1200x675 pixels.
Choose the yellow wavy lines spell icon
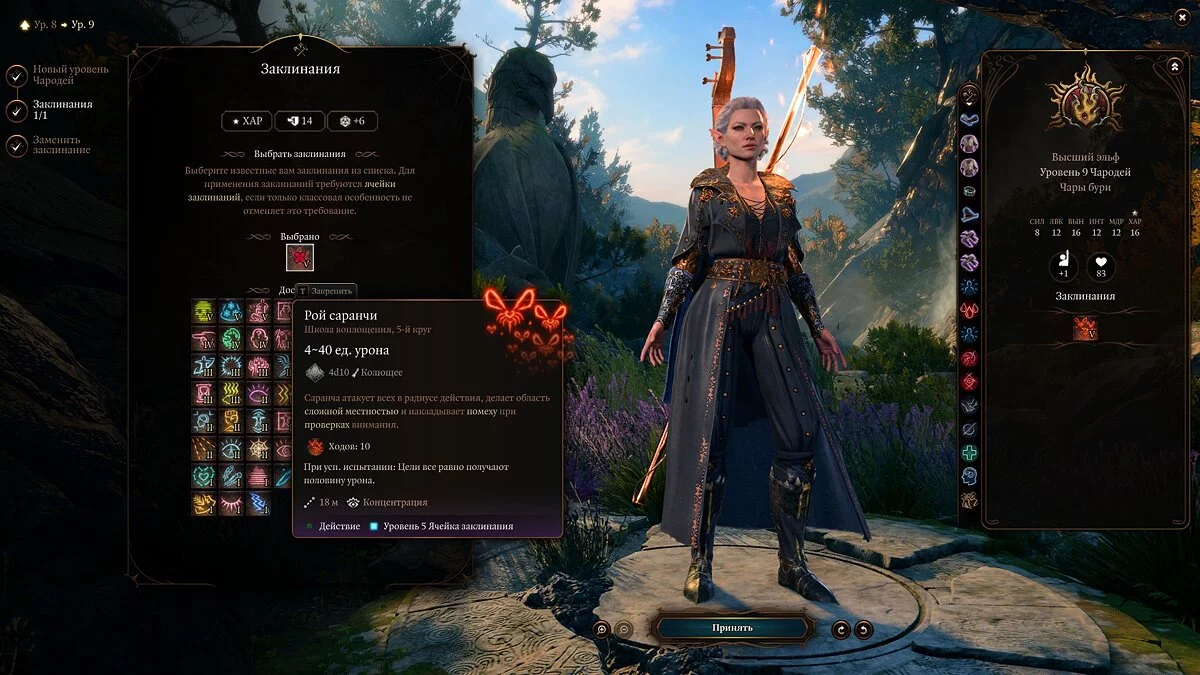(231, 393)
